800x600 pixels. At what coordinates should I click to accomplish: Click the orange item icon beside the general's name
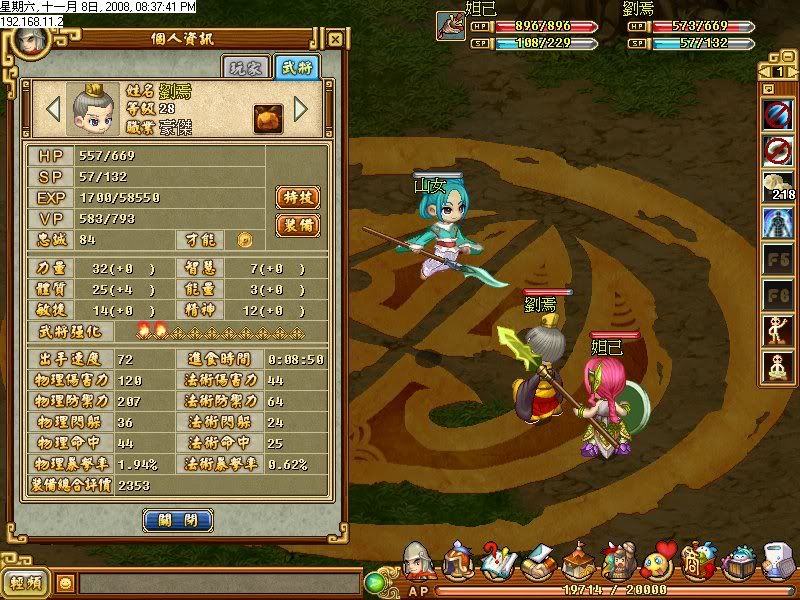pyautogui.click(x=266, y=115)
